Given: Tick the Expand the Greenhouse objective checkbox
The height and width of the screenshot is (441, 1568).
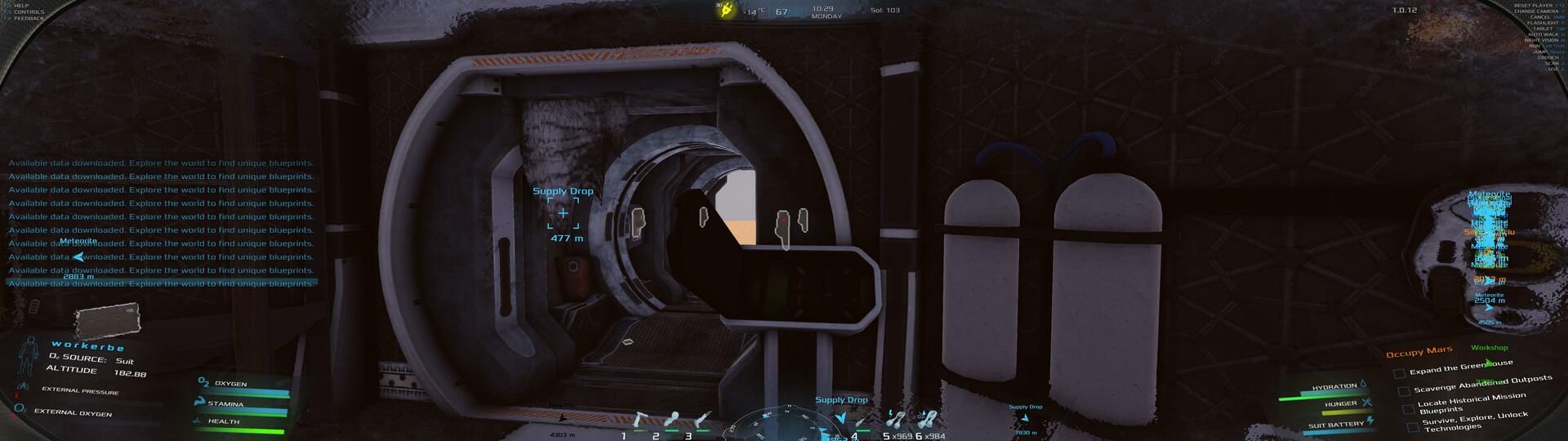Looking at the screenshot, I should pyautogui.click(x=1399, y=373).
